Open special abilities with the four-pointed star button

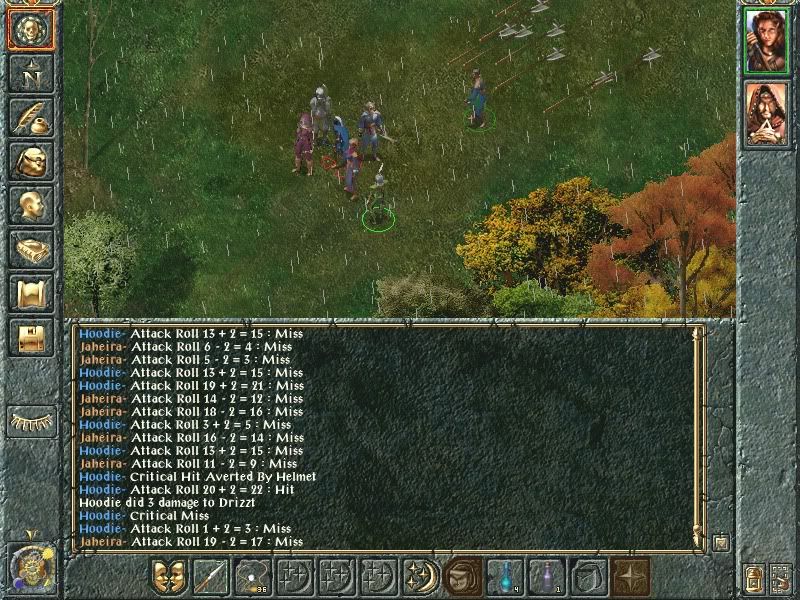point(631,578)
